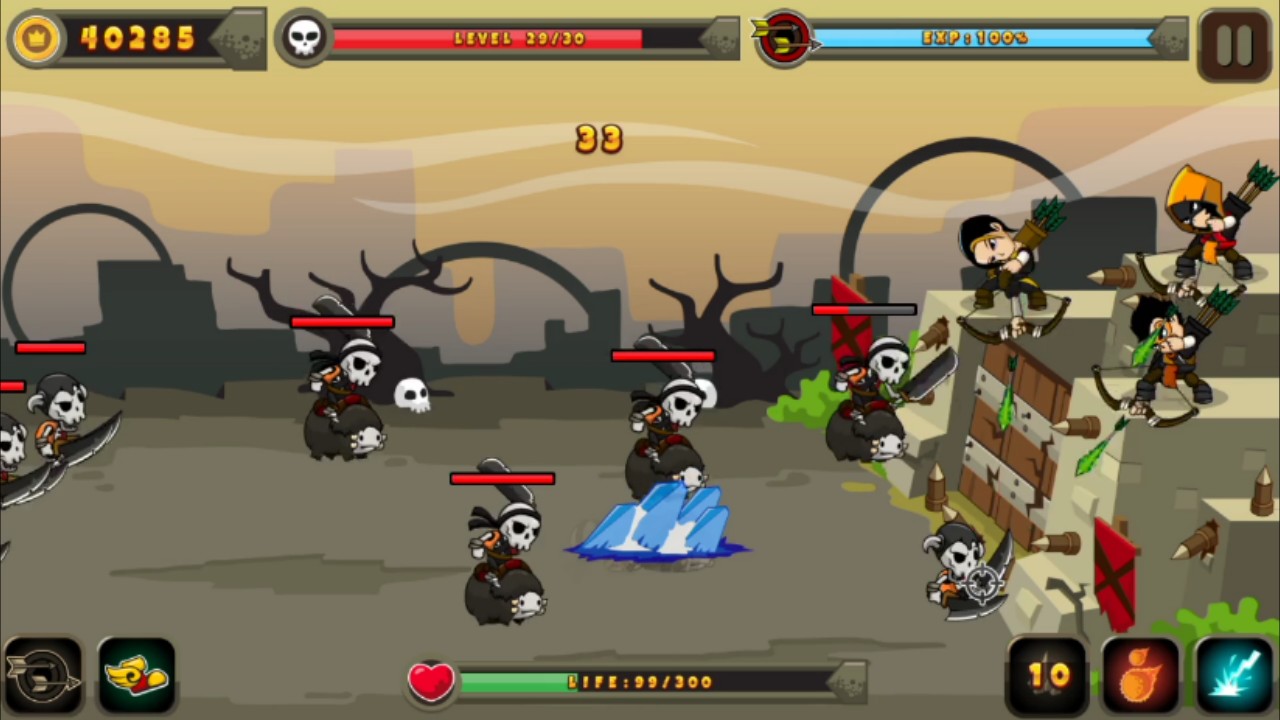1280x720 pixels.
Task: Activate the arrow target skill
Action: point(42,677)
